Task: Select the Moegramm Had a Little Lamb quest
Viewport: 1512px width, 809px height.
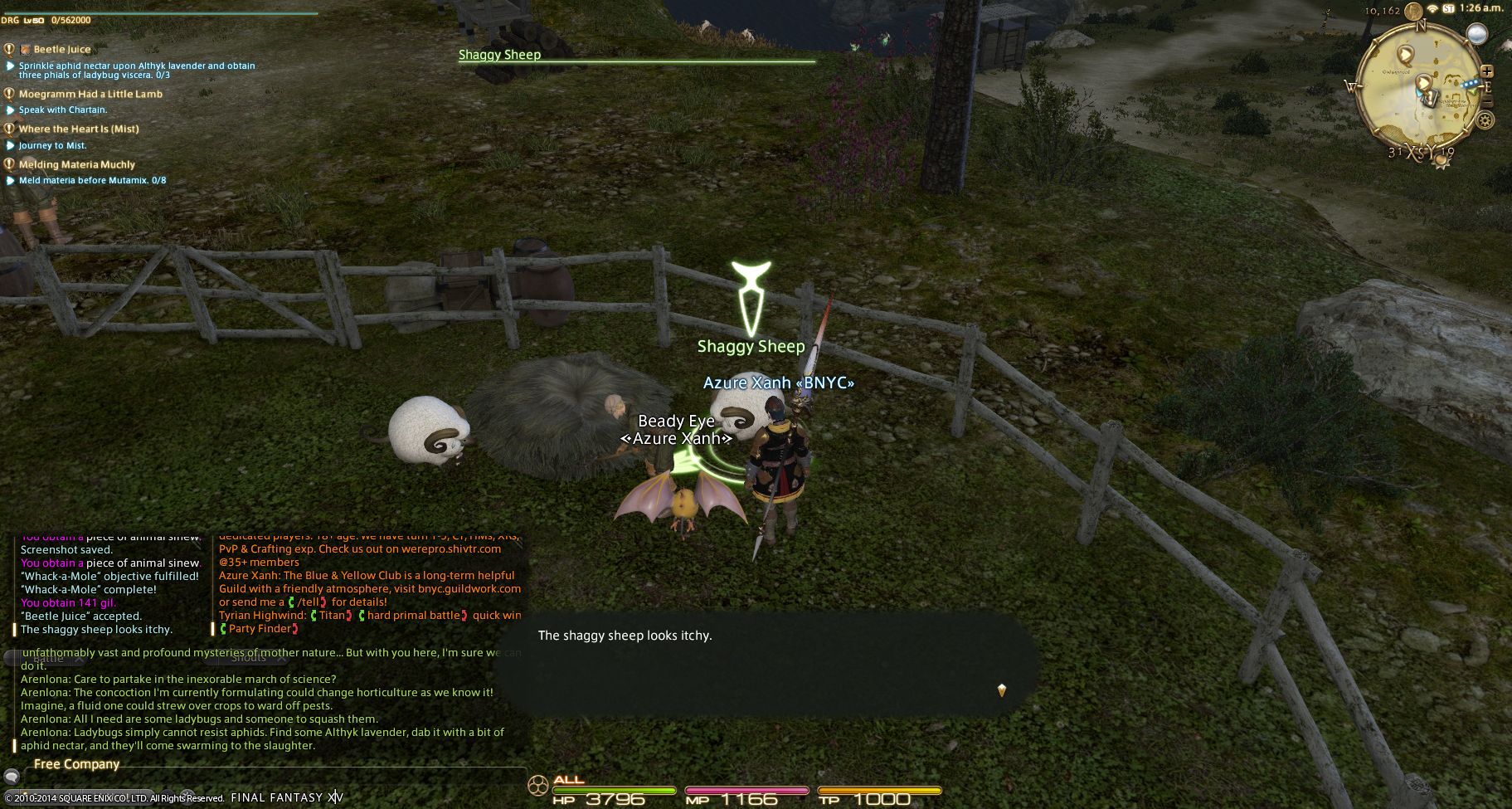Action: 90,95
